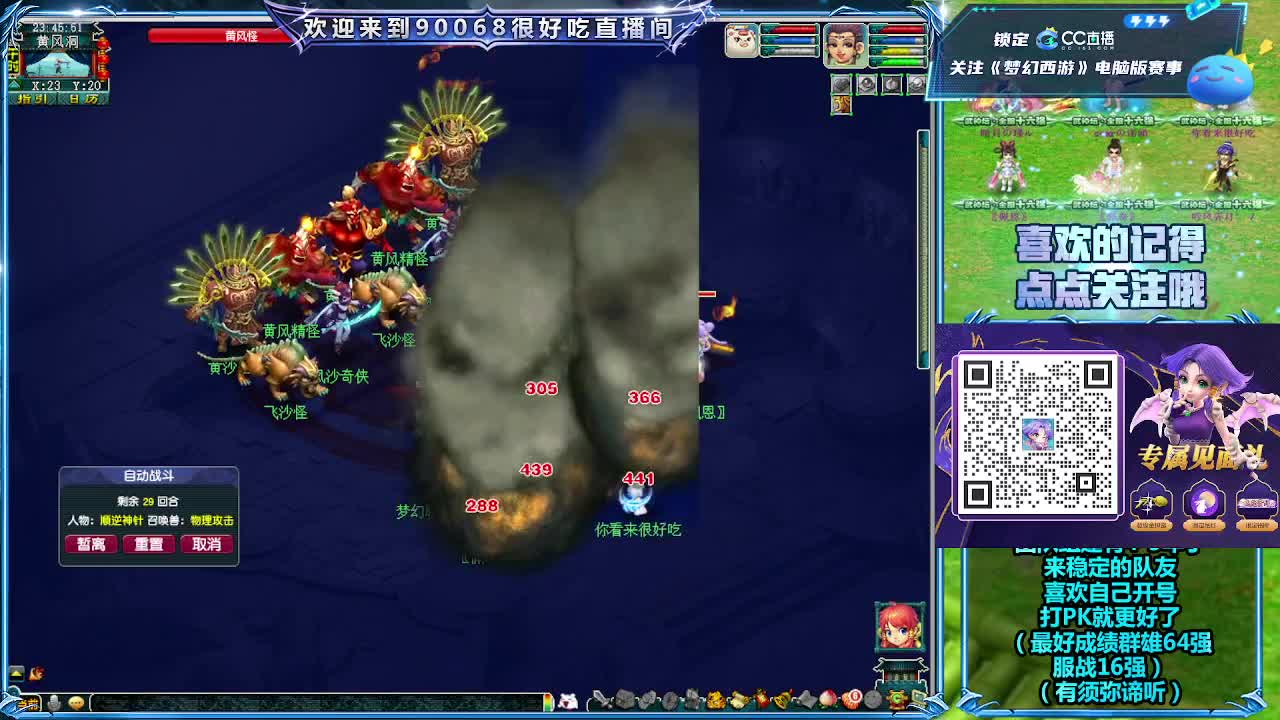
Task: Open the 指引 guide panel
Action: 31,98
